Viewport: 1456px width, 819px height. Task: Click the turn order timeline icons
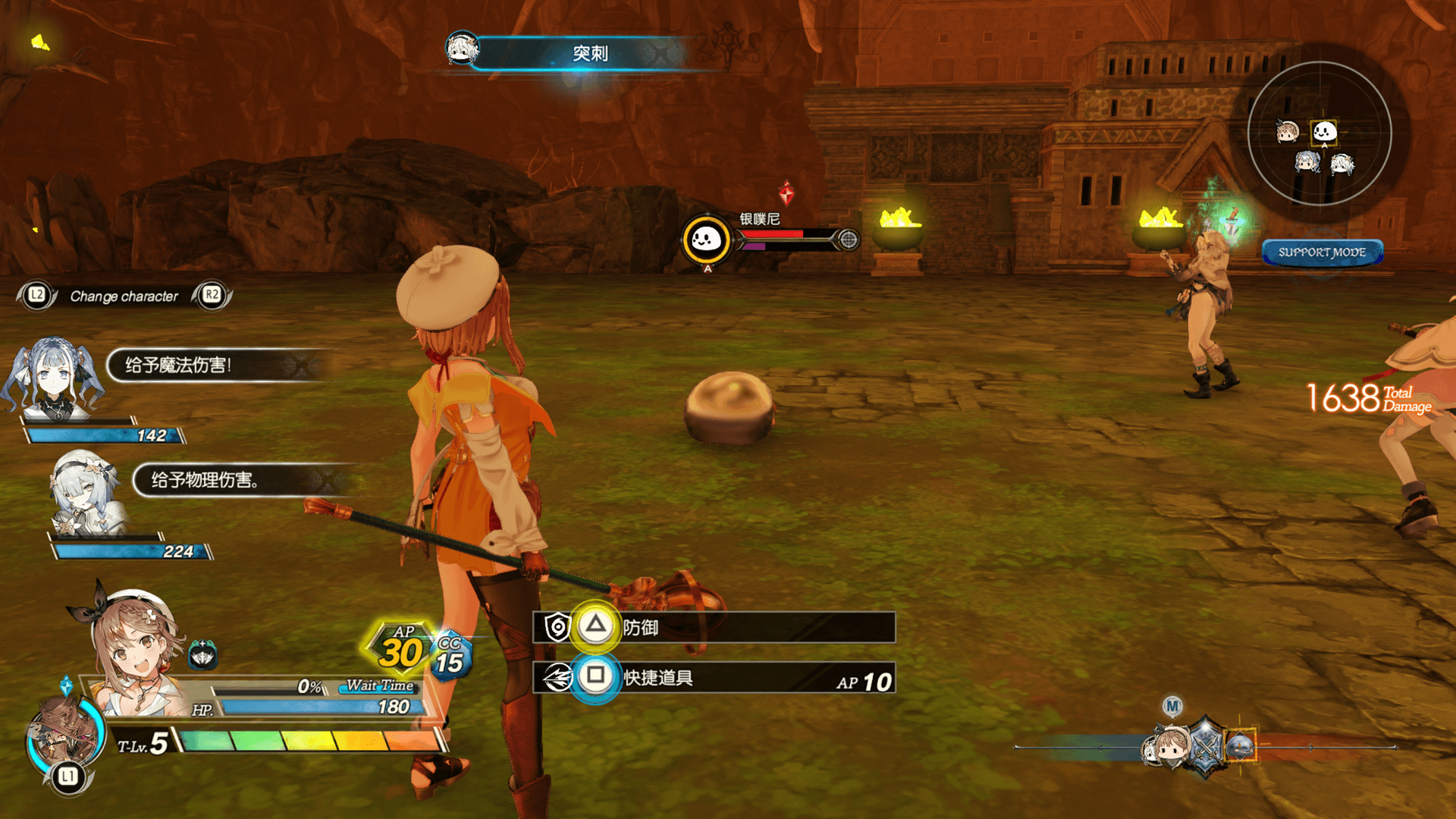[1202, 746]
